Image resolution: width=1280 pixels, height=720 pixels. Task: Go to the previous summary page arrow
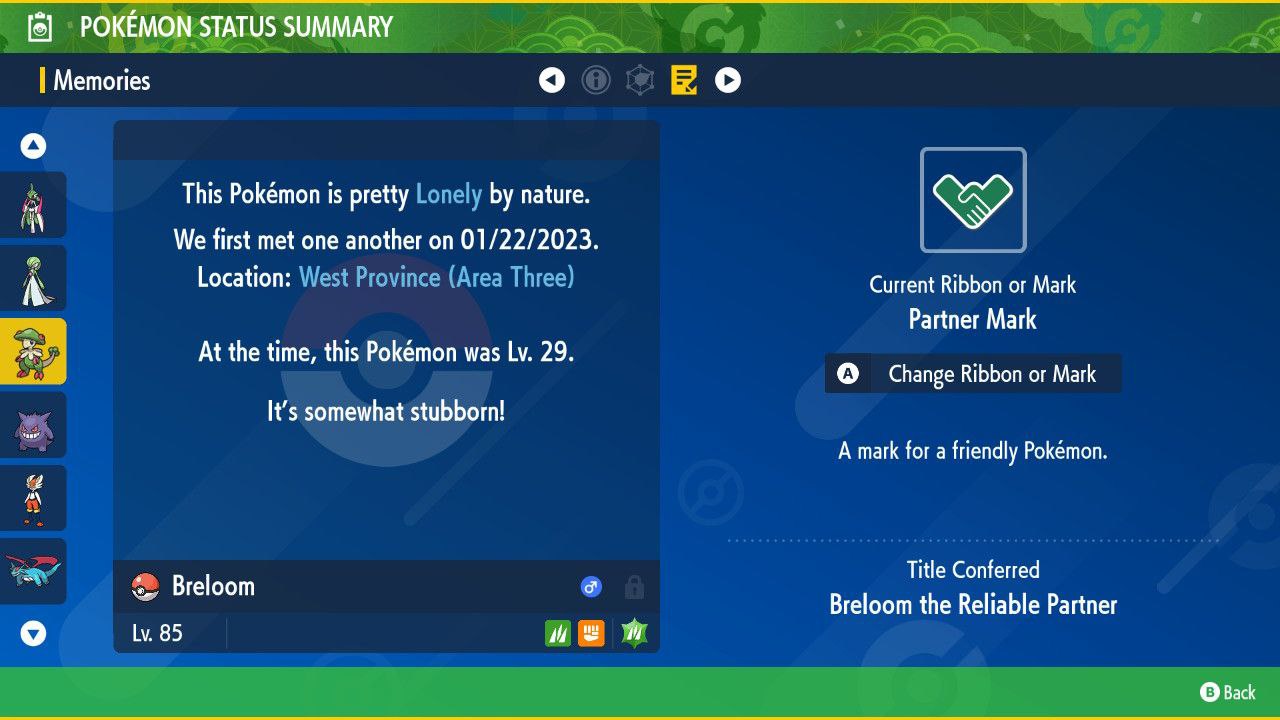coord(552,80)
